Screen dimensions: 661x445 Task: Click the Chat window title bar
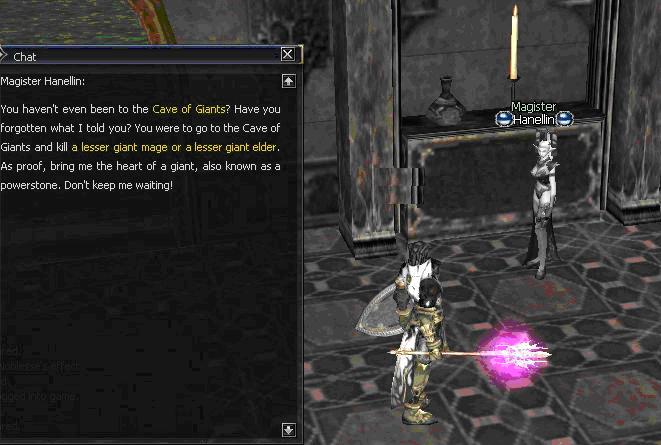tap(140, 56)
